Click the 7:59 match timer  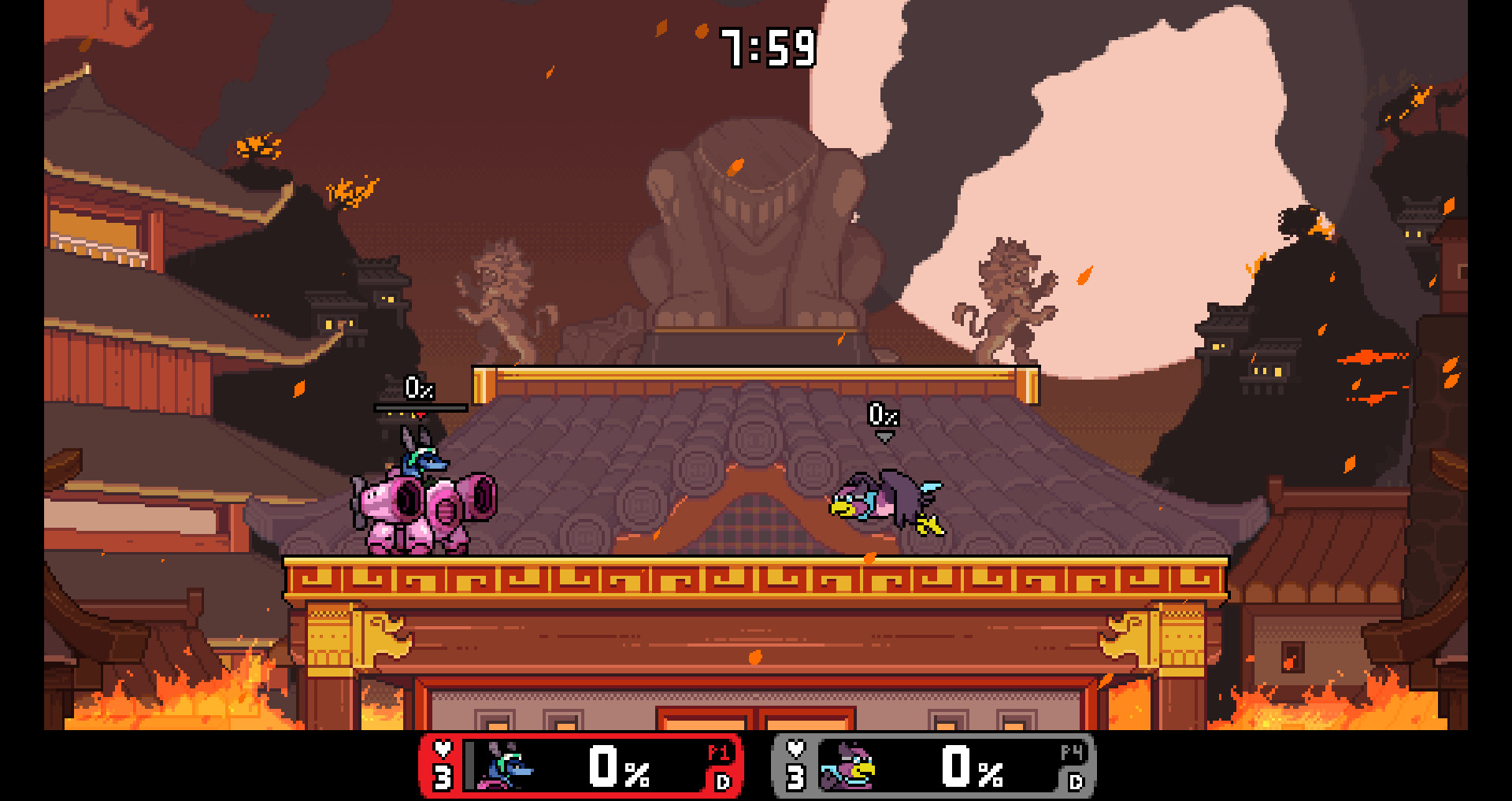(768, 47)
